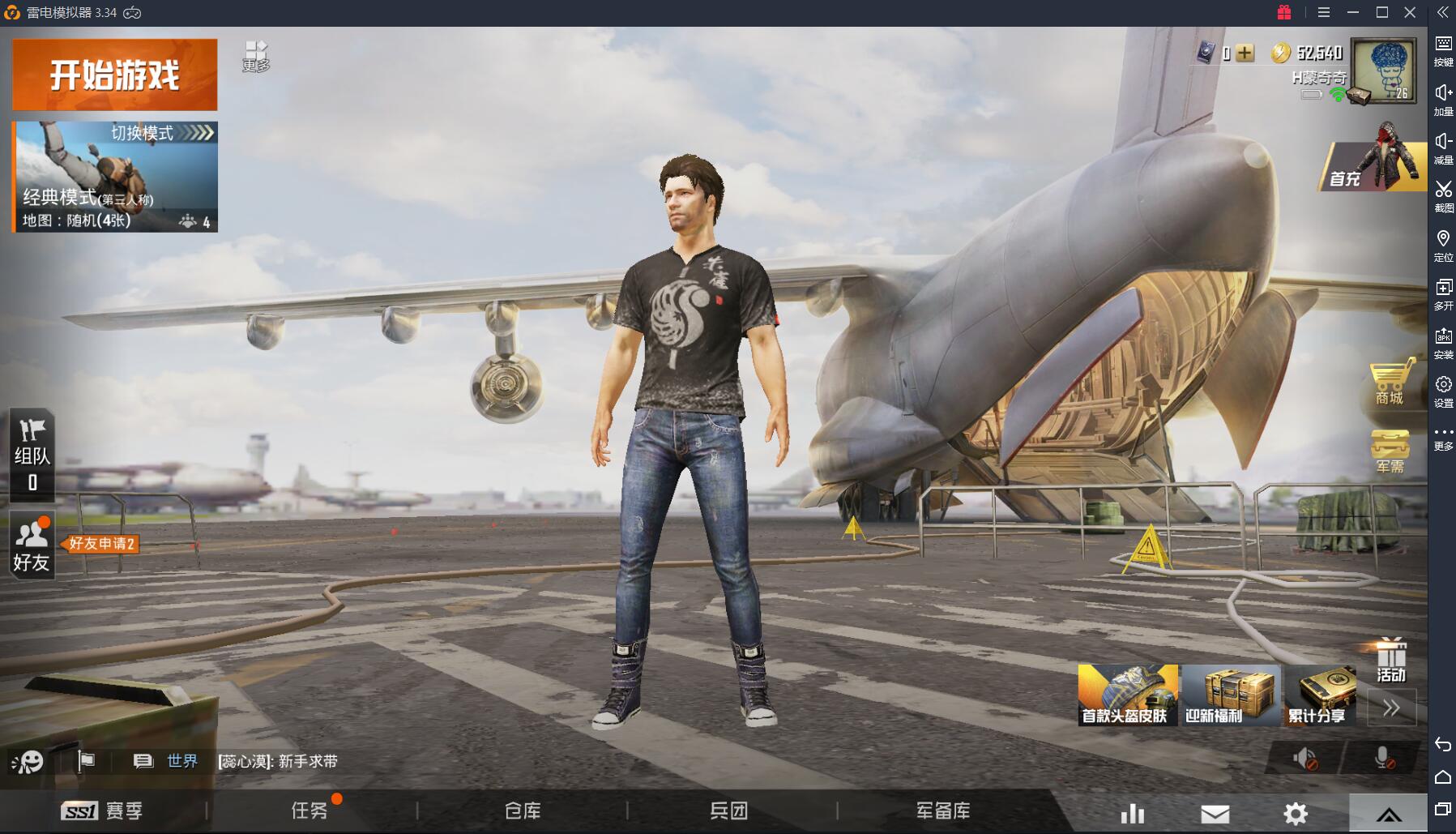Viewport: 1456px width, 834px height.
Task: View the 好友申请 friend requests
Action: click(x=102, y=544)
